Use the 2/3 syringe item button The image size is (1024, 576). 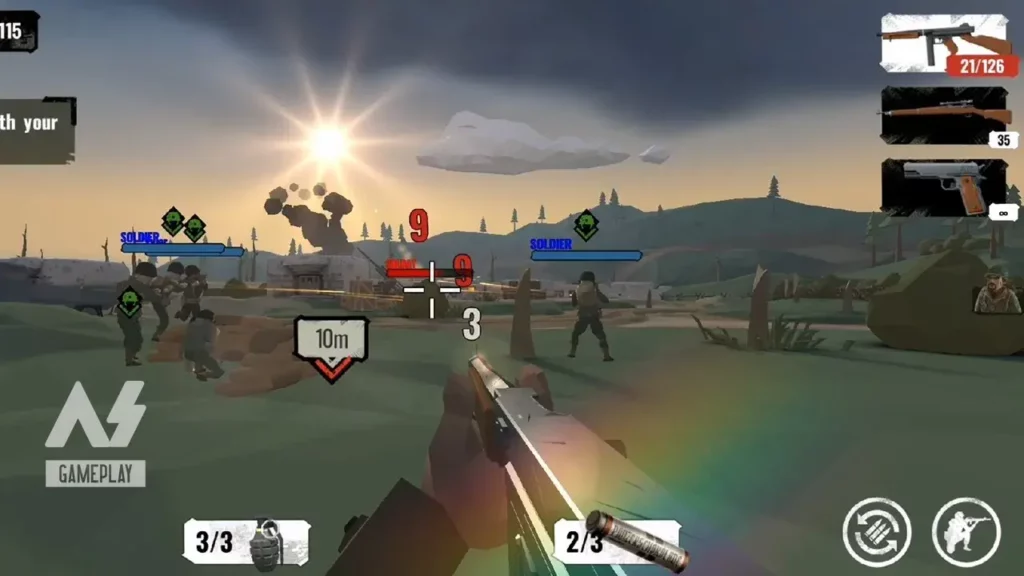pyautogui.click(x=618, y=542)
